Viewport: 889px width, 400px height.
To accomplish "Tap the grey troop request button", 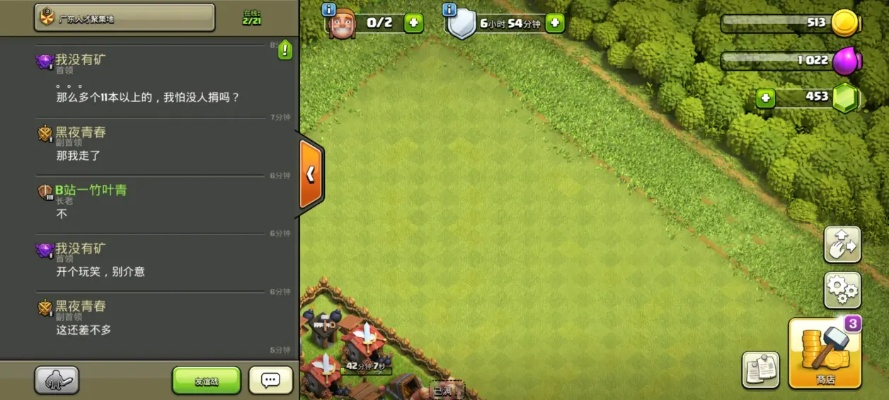I will [x=57, y=381].
